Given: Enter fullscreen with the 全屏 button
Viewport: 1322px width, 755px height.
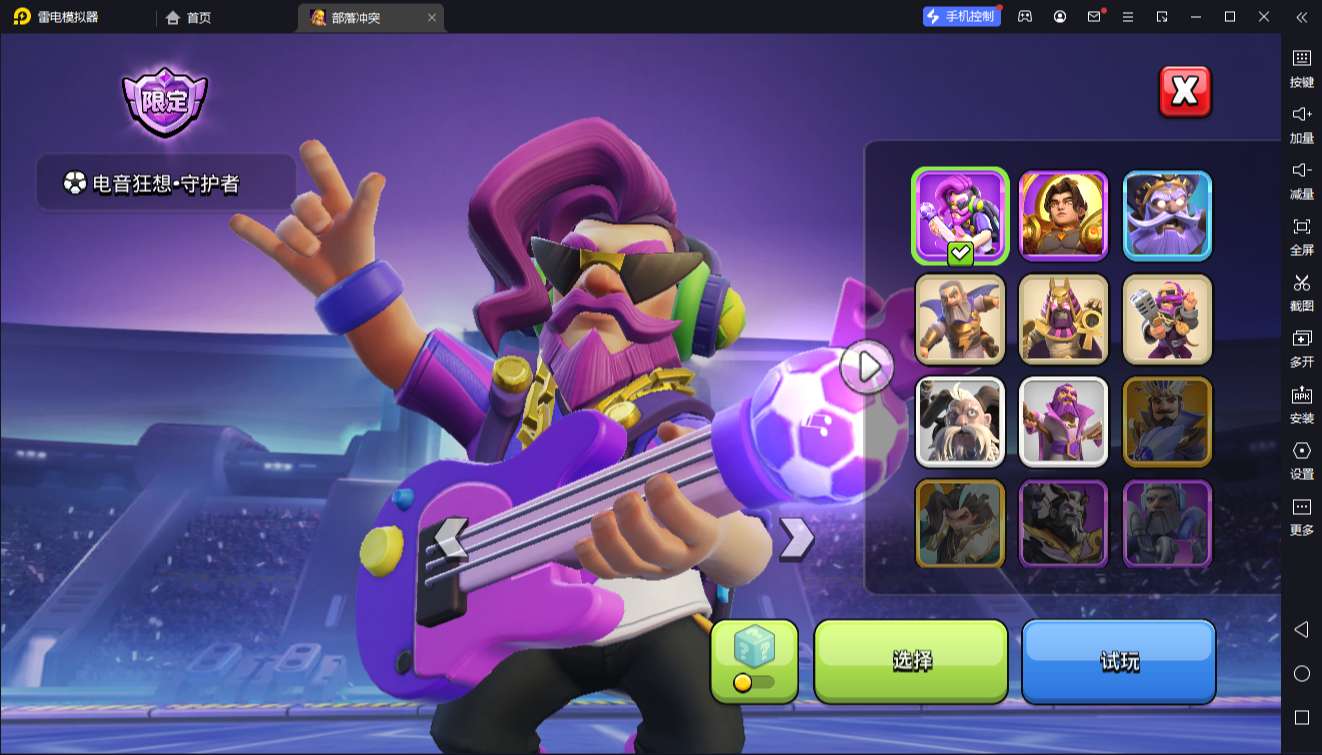Looking at the screenshot, I should 1301,236.
